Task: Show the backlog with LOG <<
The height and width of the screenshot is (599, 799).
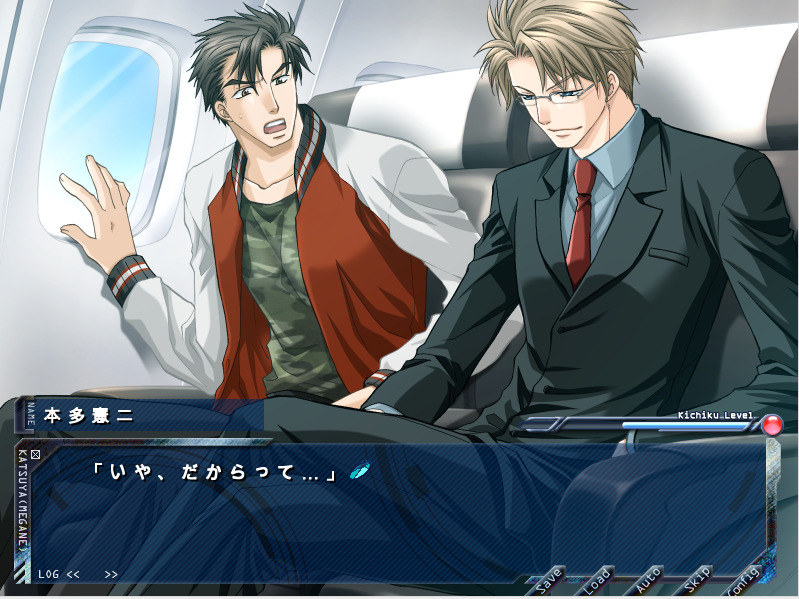Action: click(x=59, y=575)
